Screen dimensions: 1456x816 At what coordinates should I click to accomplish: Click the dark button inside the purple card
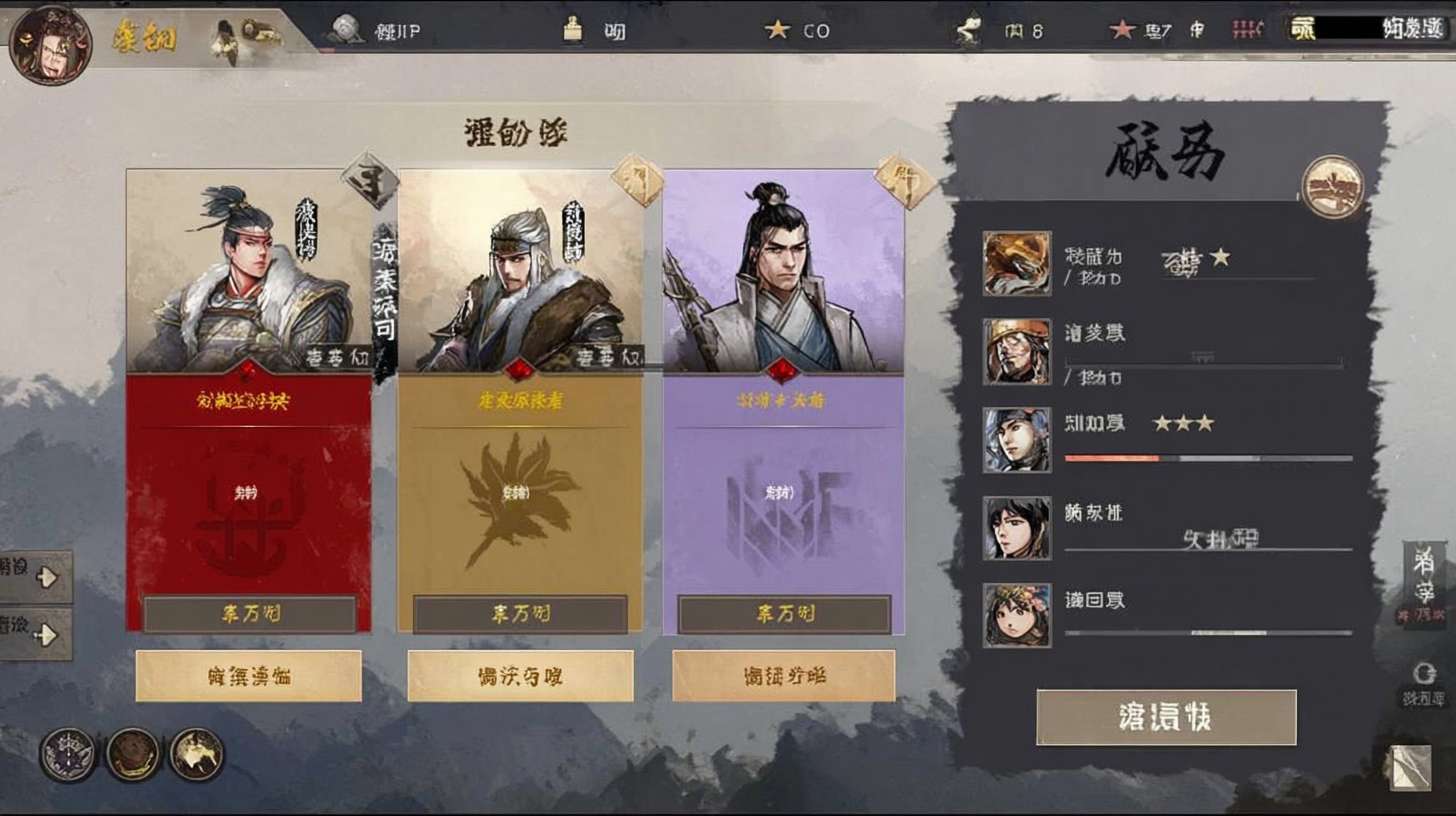784,614
